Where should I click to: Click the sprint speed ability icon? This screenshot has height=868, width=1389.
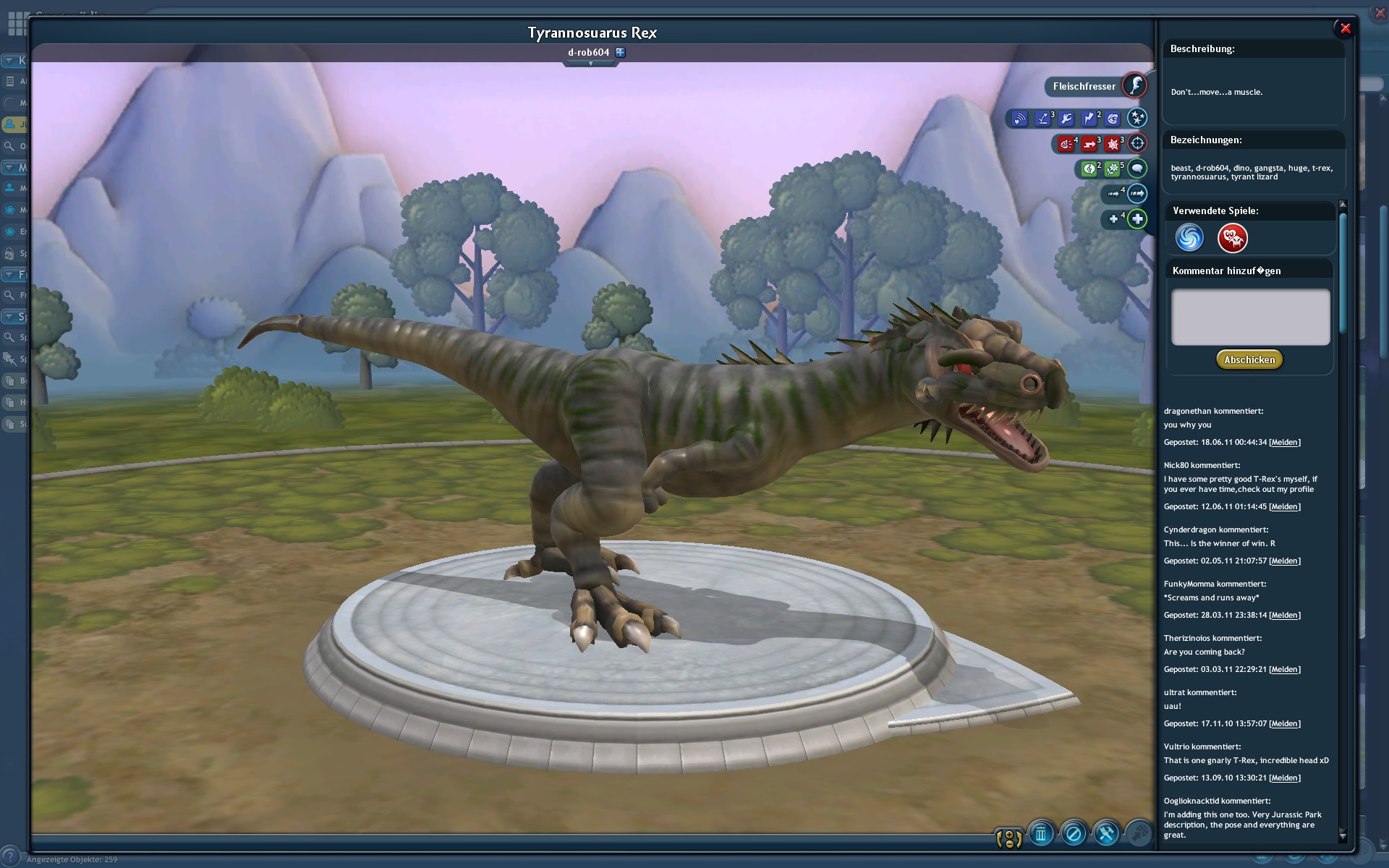click(1137, 194)
